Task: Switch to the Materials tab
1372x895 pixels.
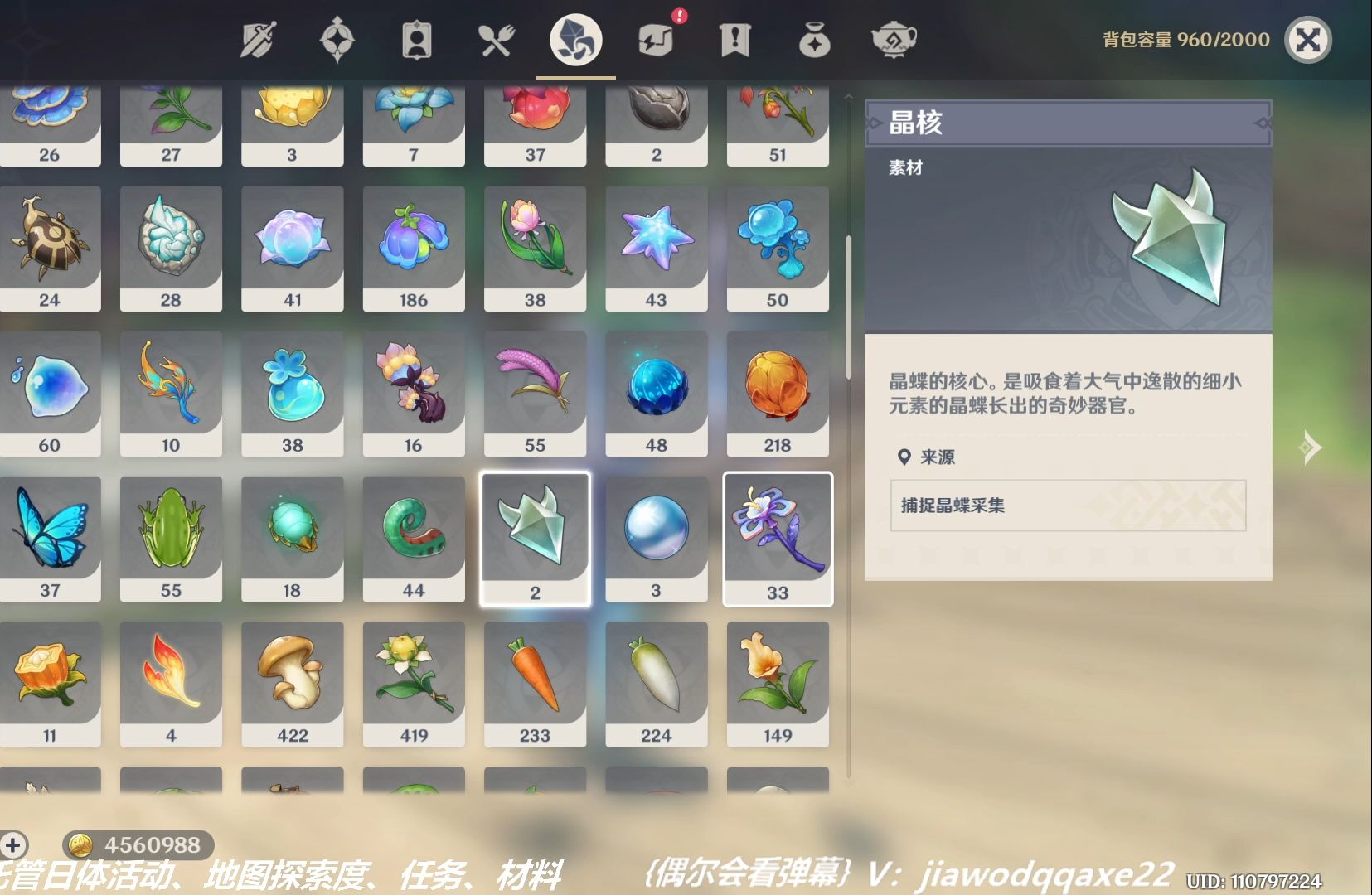Action: tap(574, 37)
